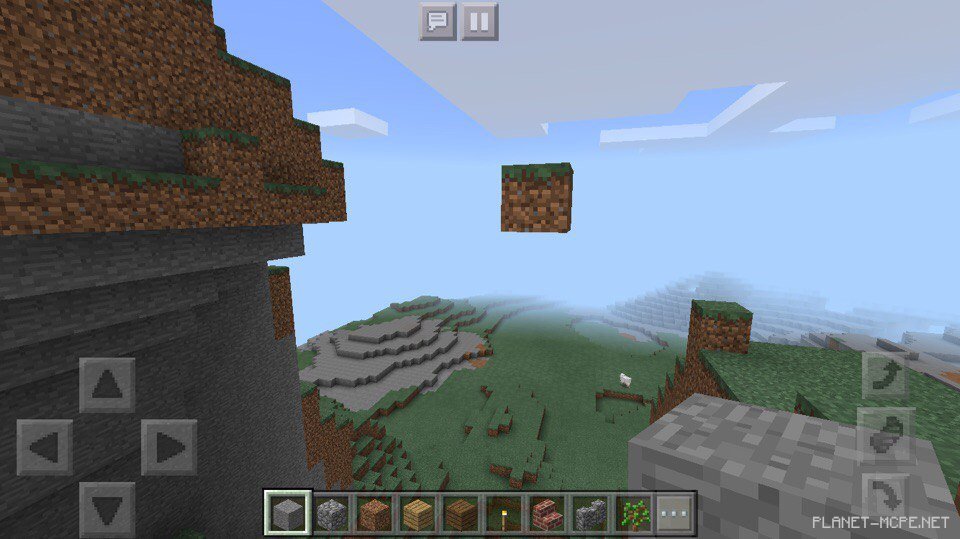Image resolution: width=960 pixels, height=539 pixels.
Task: Open the inventory with the three-dots button
Action: [675, 514]
